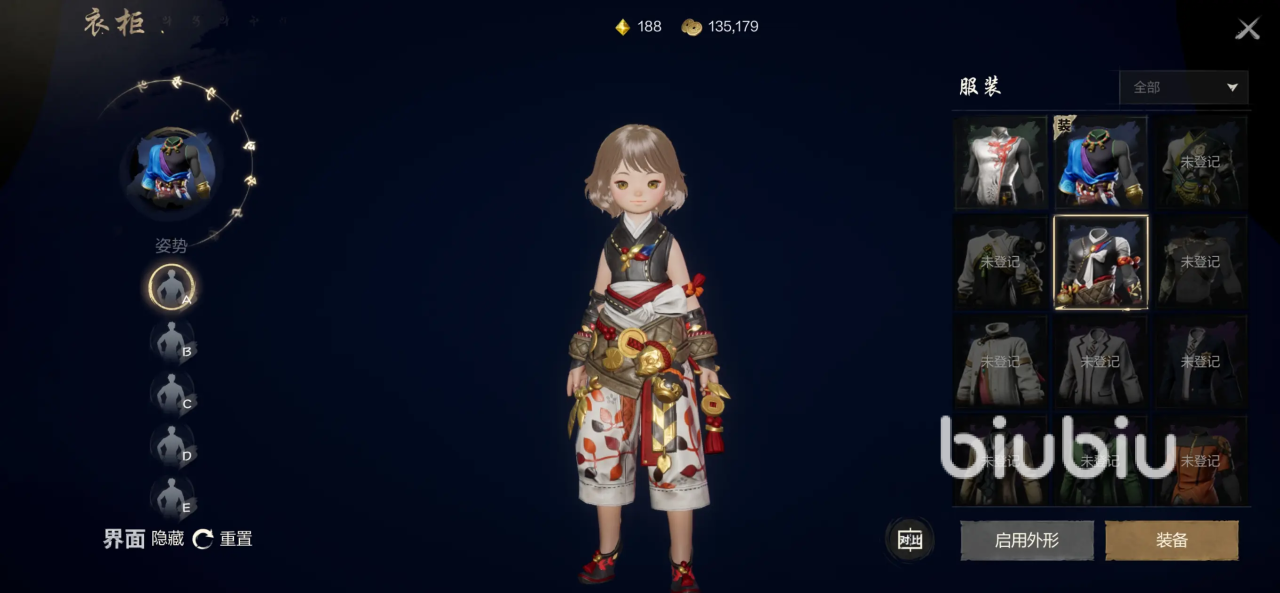Viewport: 1280px width, 593px height.
Task: Select the unregistered orange outfit thumbnail
Action: (x=1200, y=461)
